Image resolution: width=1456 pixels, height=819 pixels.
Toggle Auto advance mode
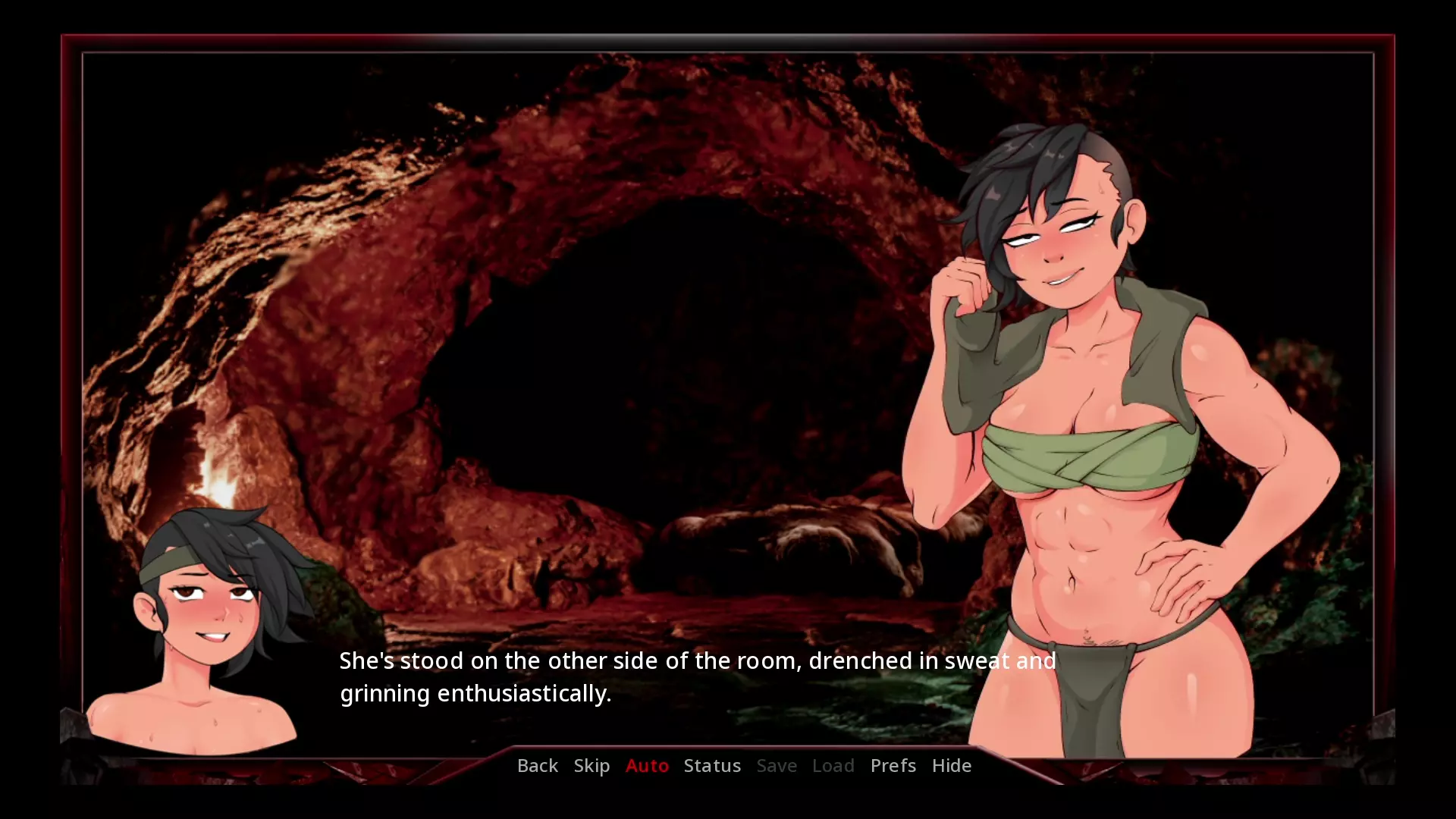pos(647,766)
